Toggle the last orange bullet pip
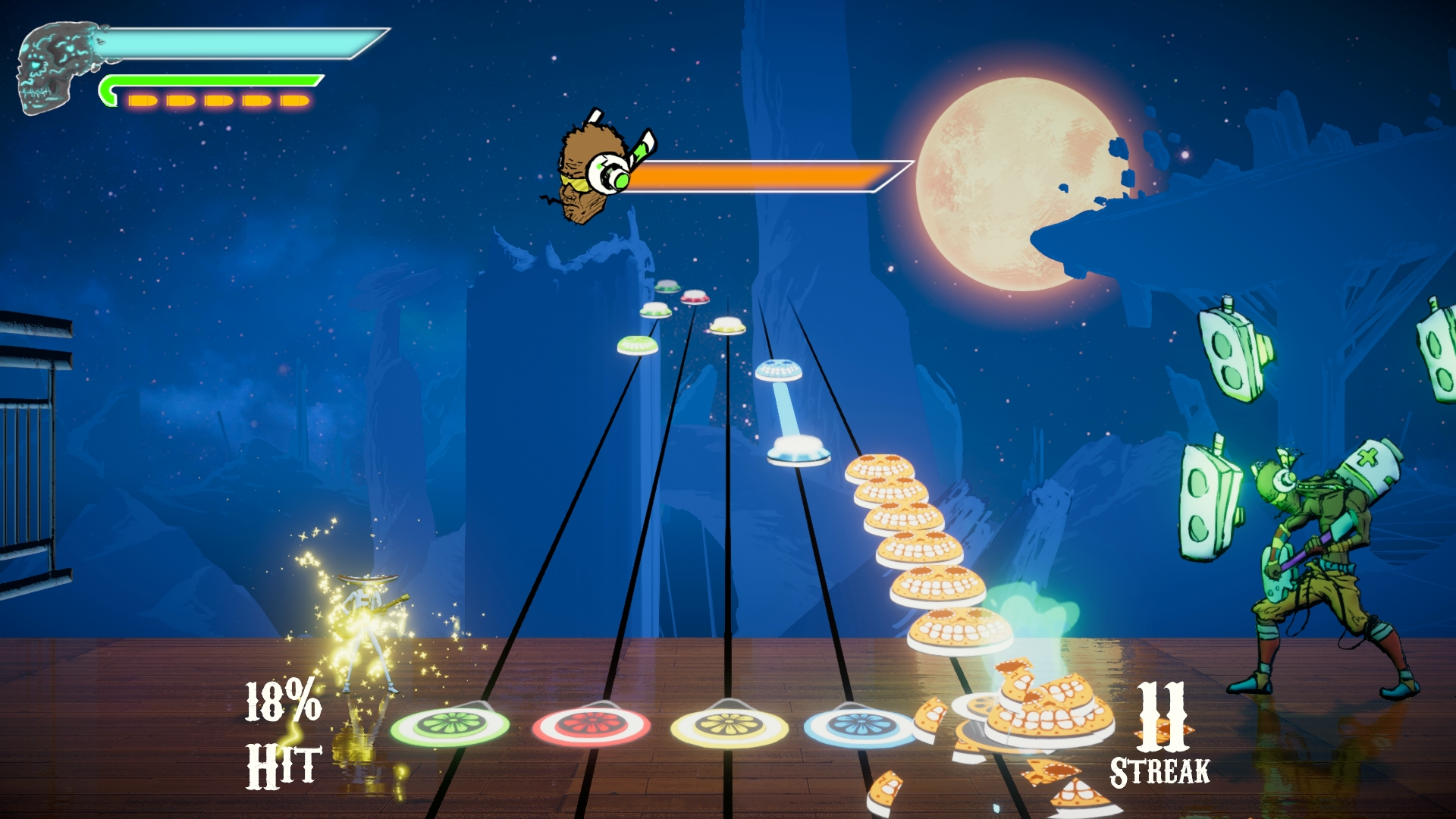Screen dimensions: 1456x819 [296, 101]
